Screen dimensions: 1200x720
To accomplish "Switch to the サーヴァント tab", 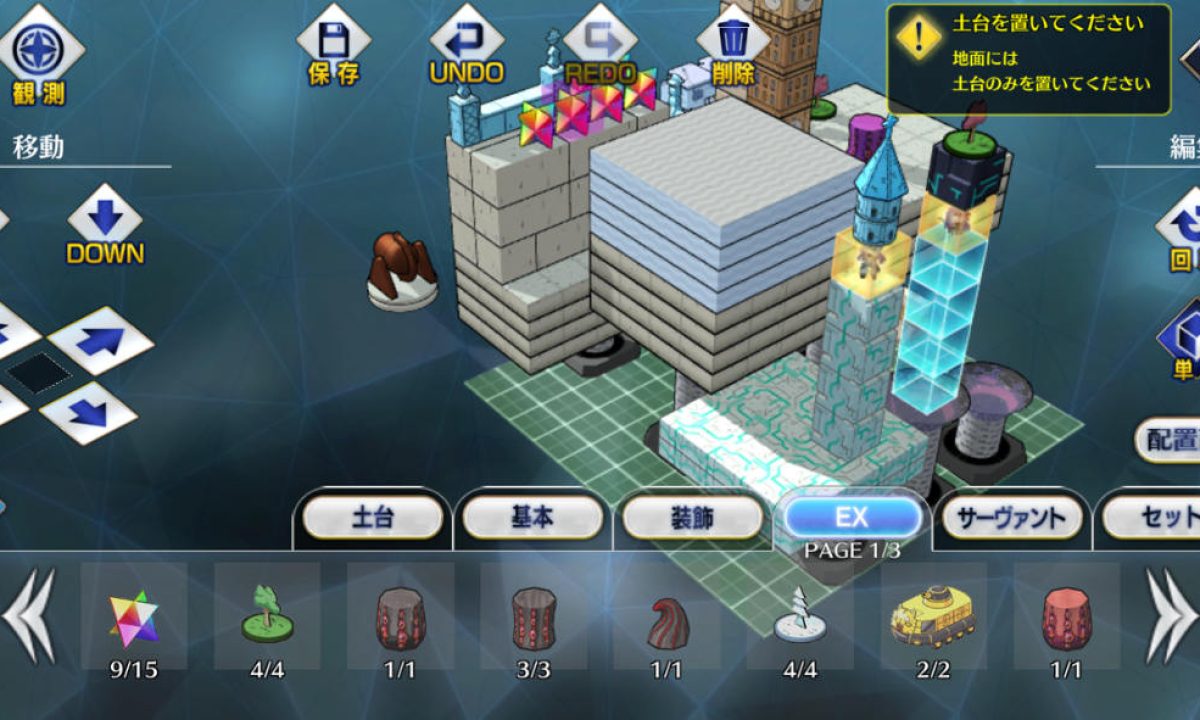I will coord(1011,518).
